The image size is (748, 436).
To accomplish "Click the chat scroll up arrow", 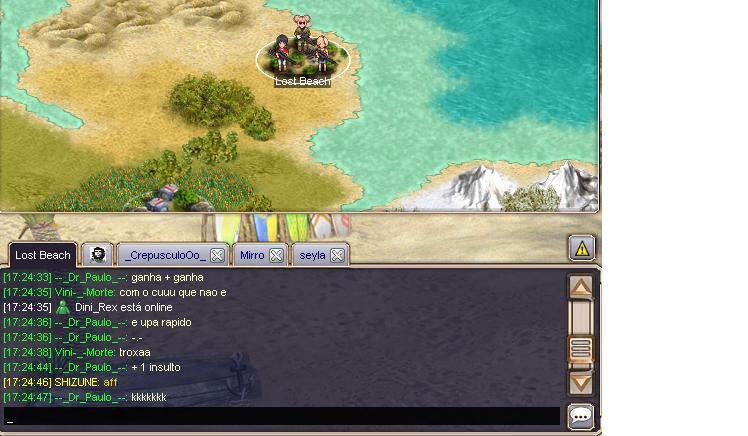I will pos(580,287).
